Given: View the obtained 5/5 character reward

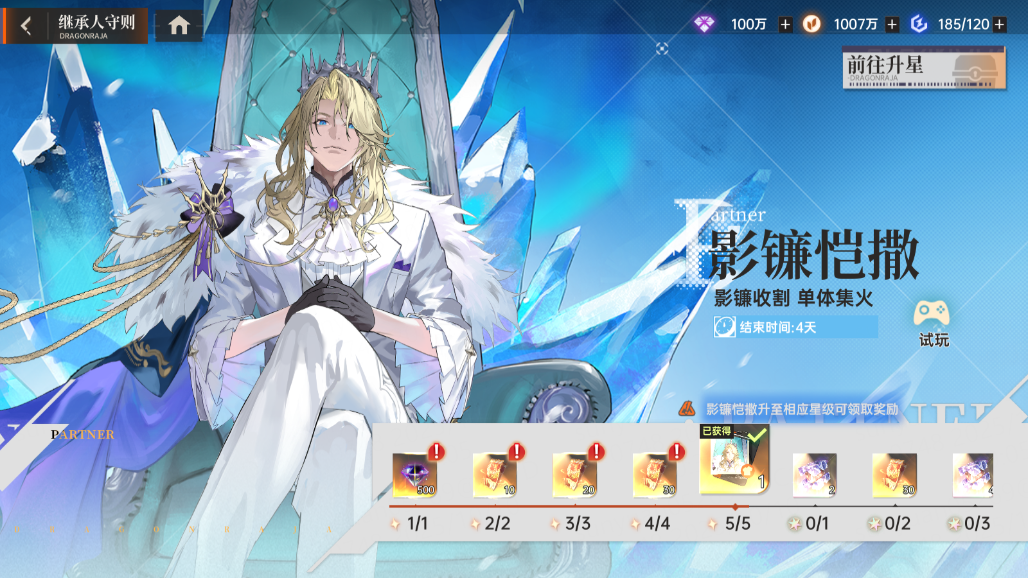Looking at the screenshot, I should (x=735, y=464).
